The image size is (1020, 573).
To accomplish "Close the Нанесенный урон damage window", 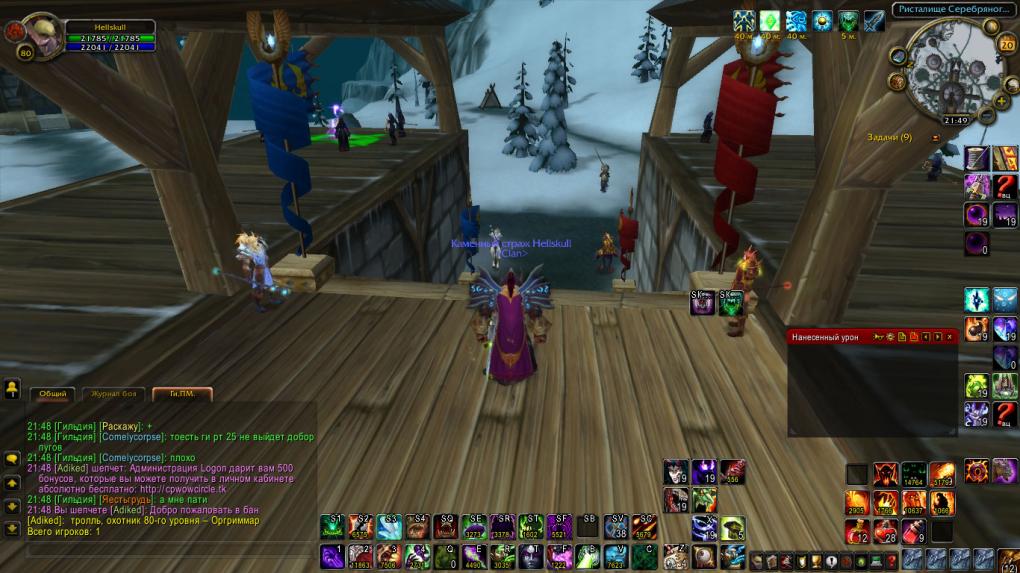I will (949, 337).
